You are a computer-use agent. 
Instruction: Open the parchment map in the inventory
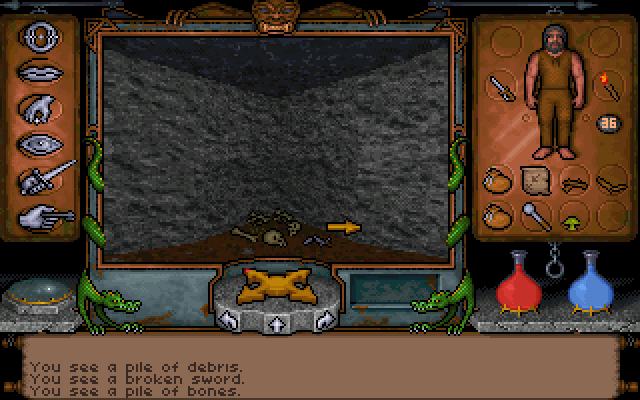coord(534,180)
